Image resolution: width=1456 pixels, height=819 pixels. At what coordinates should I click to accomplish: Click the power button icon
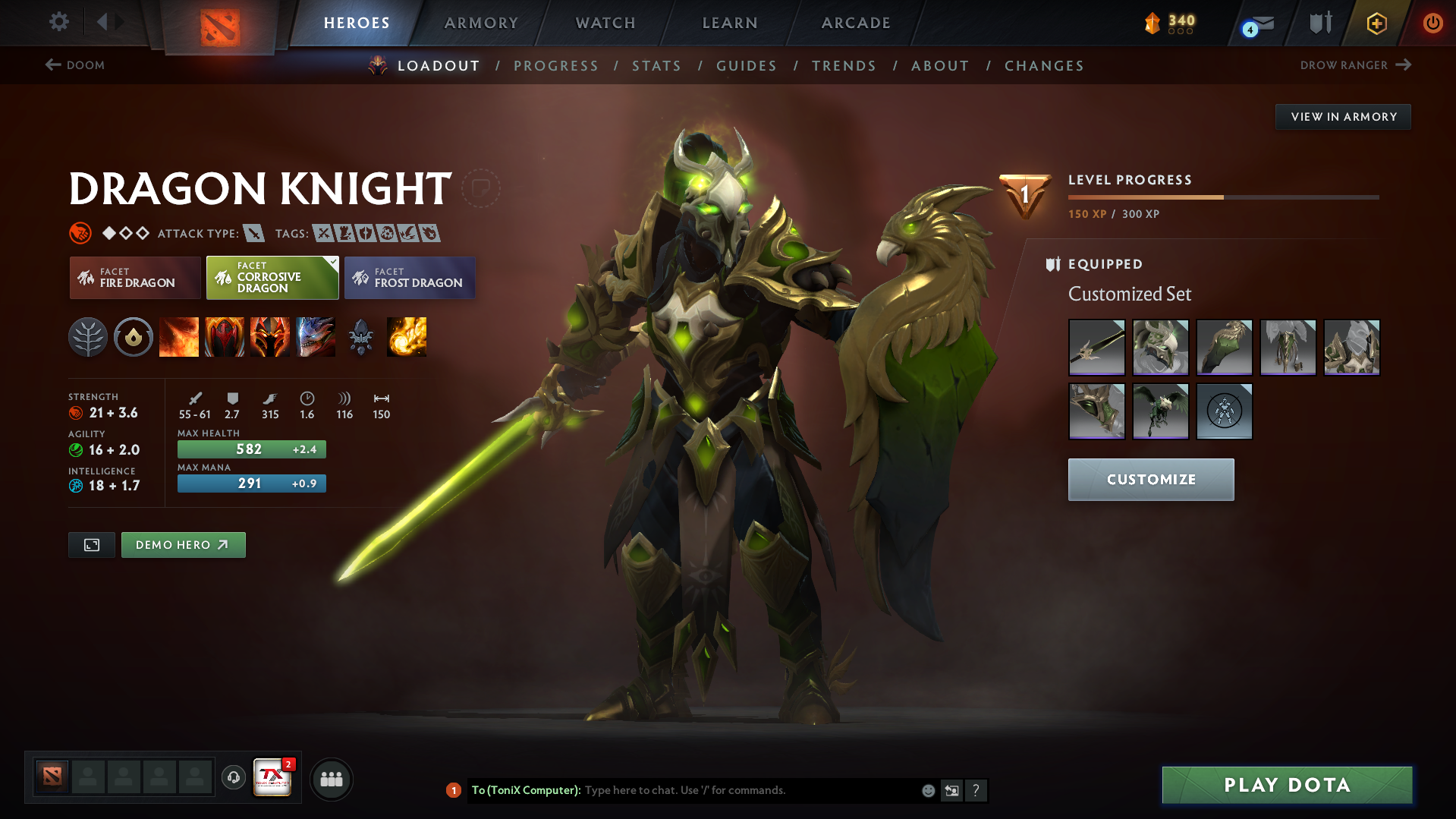point(1432,23)
